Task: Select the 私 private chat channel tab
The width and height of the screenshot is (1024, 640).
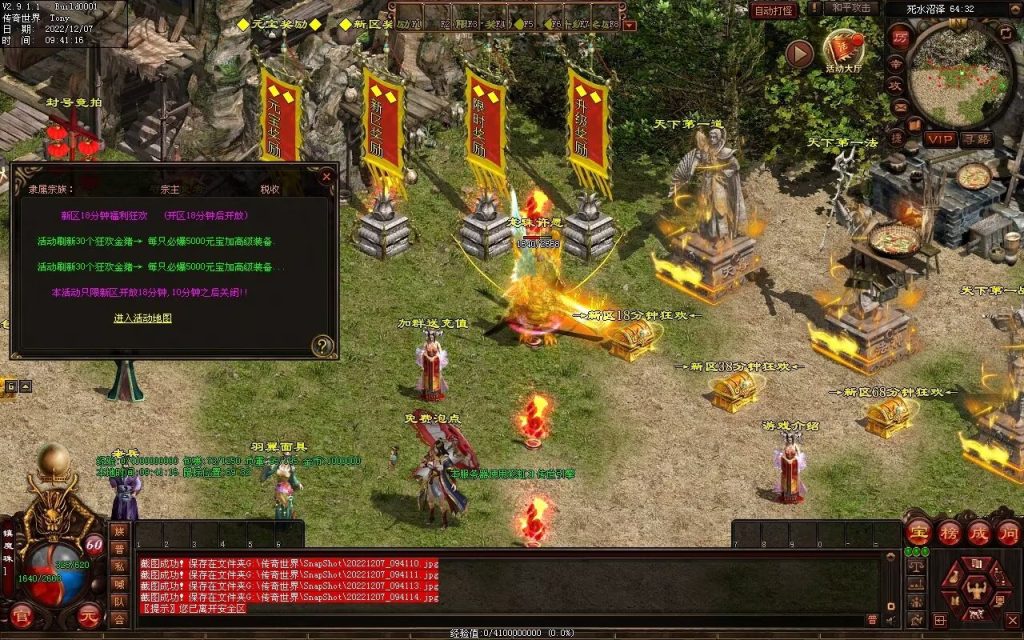Action: click(119, 566)
